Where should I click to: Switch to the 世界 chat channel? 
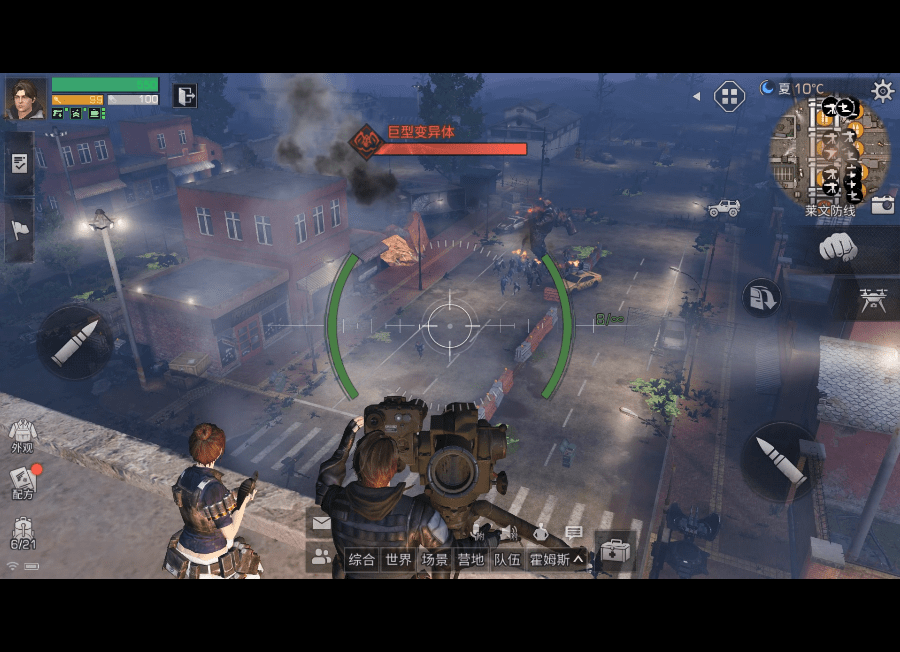point(399,560)
